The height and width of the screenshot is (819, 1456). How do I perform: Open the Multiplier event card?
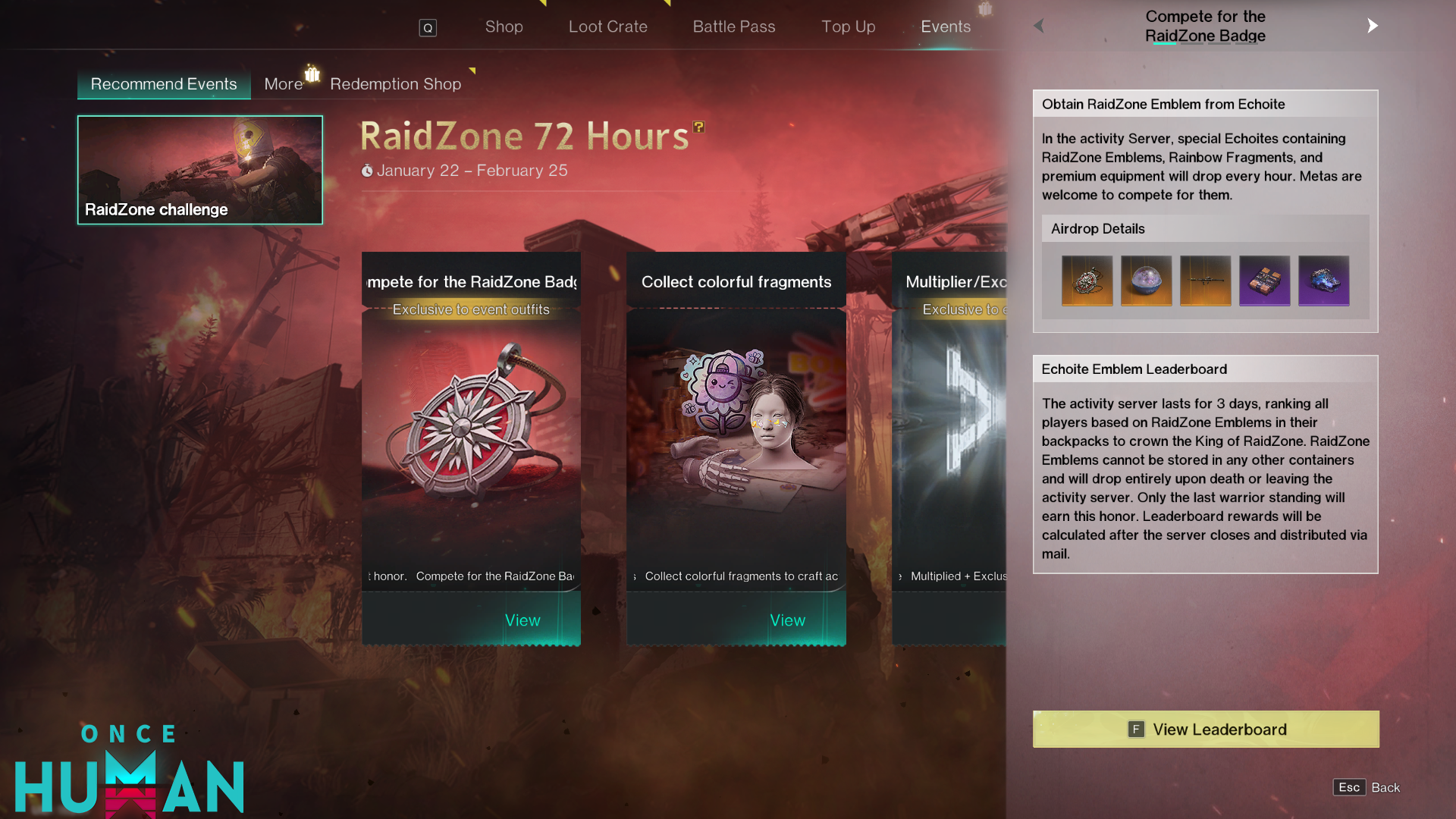point(949,447)
